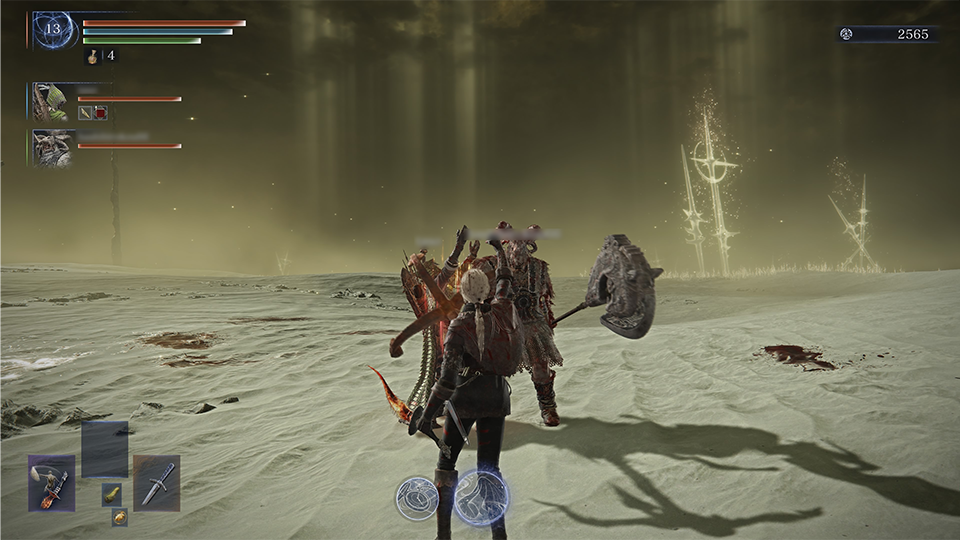The height and width of the screenshot is (540, 960).
Task: Click the level 13 emblem
Action: click(x=52, y=30)
